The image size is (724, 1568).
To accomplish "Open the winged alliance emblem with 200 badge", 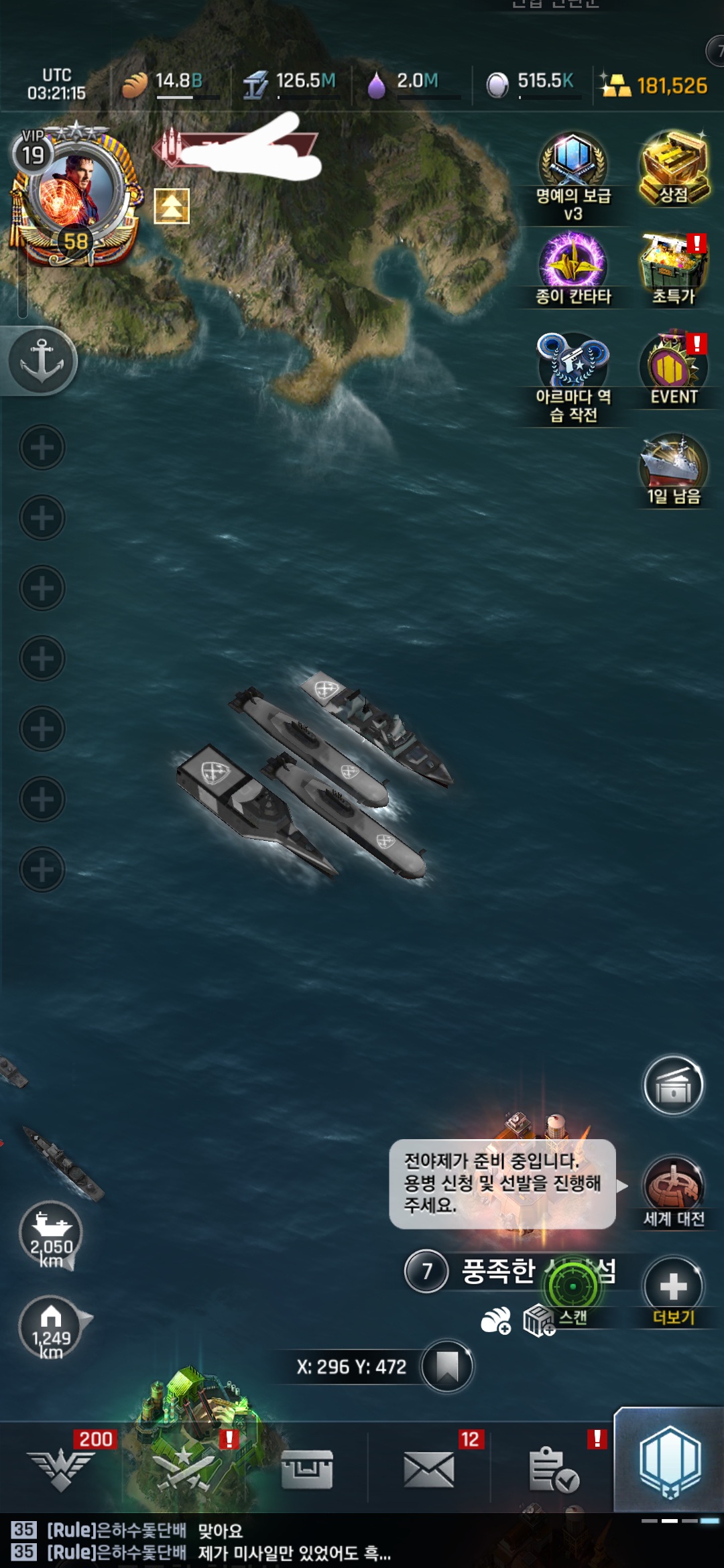I will click(x=62, y=1469).
